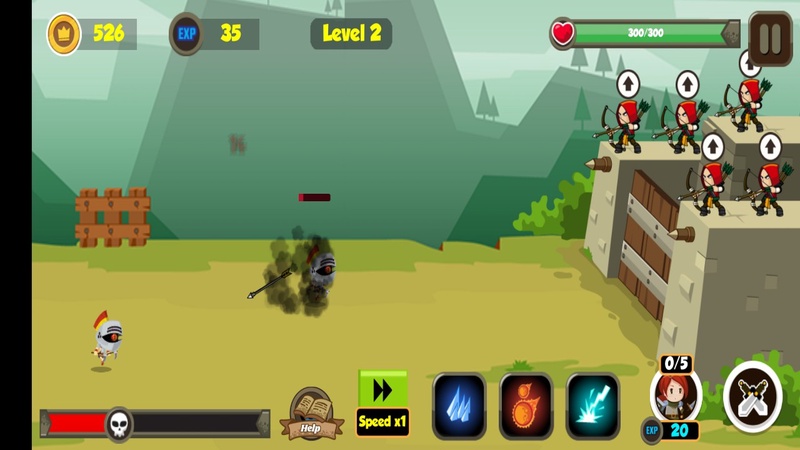This screenshot has width=800, height=450.
Task: Tap the crossed swords attack button
Action: (752, 397)
